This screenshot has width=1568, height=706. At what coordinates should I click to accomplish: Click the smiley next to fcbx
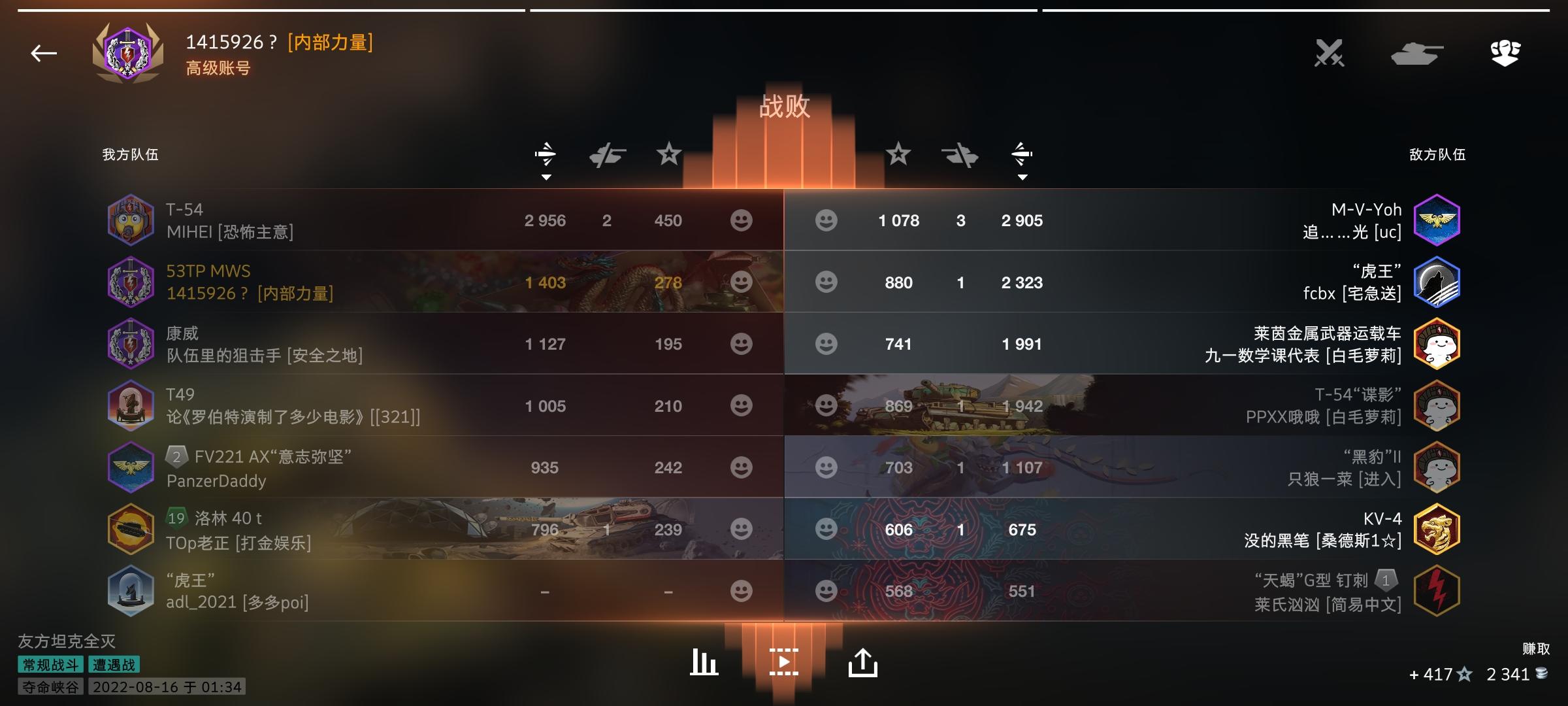pyautogui.click(x=827, y=283)
